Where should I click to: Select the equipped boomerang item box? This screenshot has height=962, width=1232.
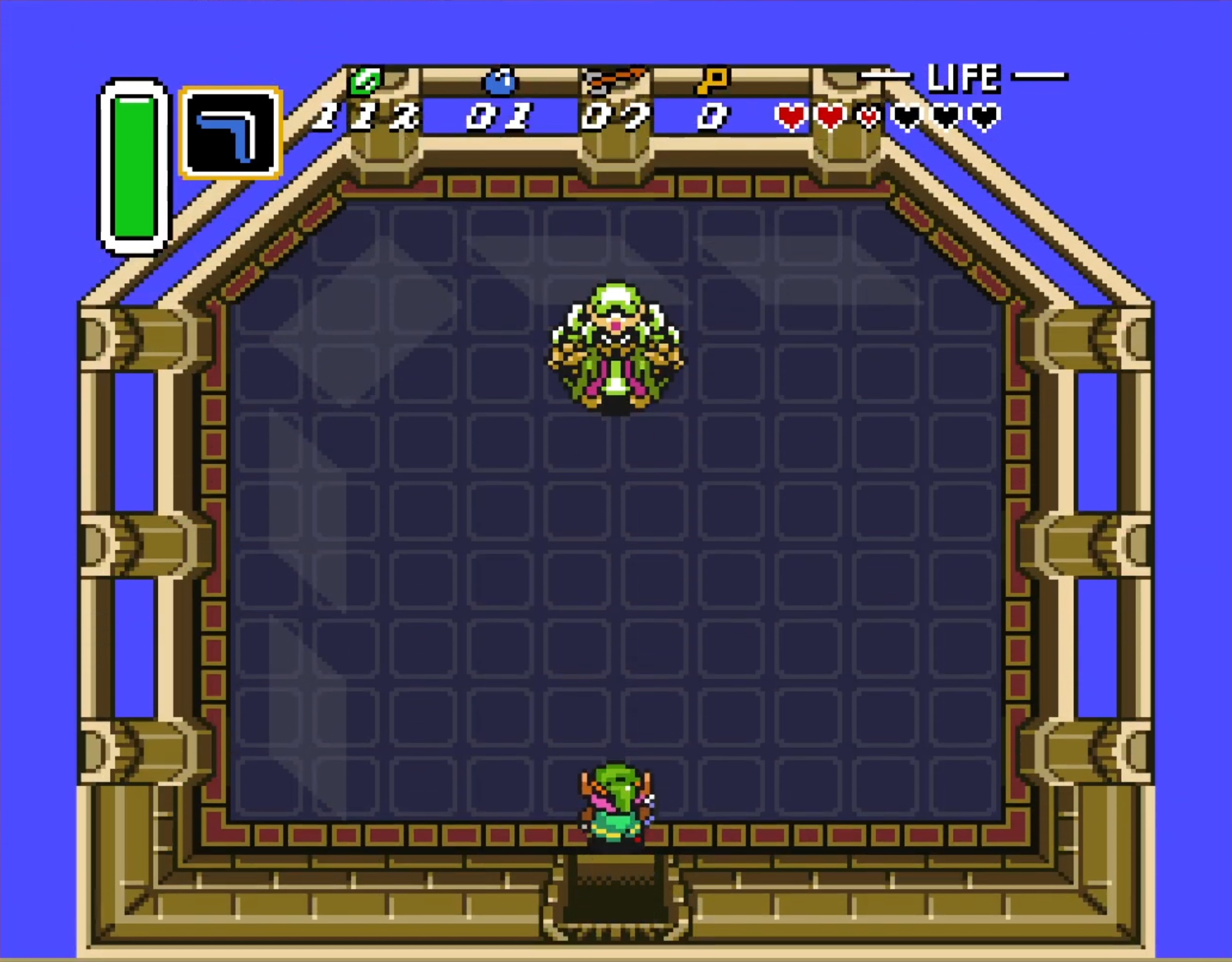coord(231,133)
